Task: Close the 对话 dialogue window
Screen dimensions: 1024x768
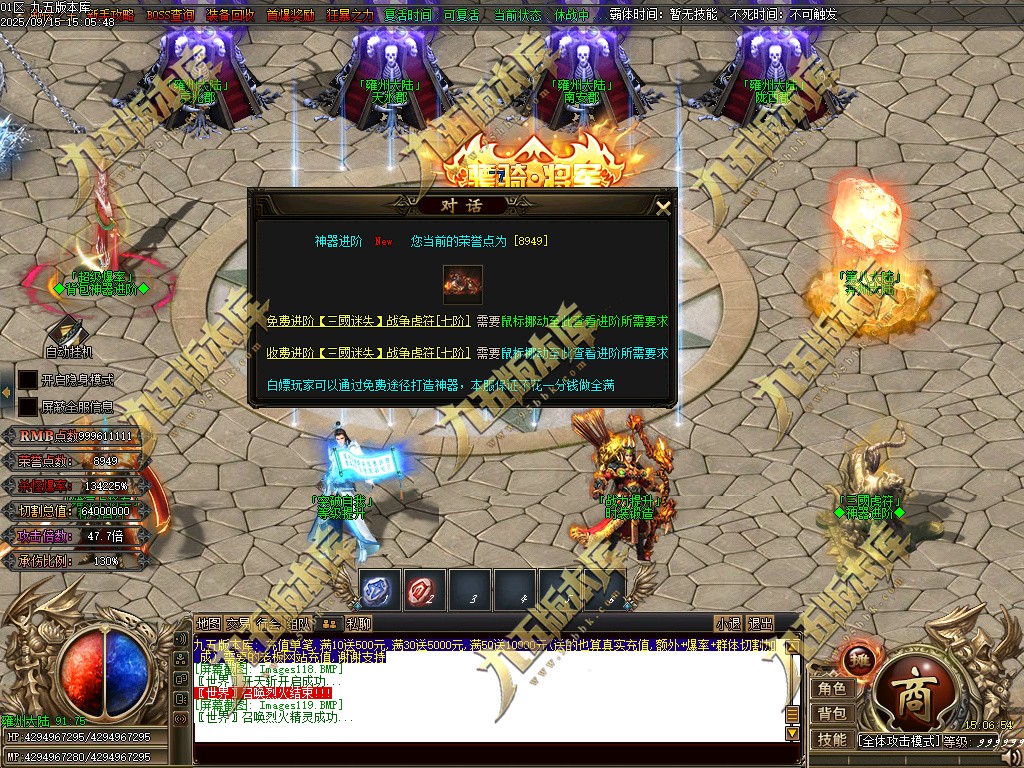Action: click(663, 208)
